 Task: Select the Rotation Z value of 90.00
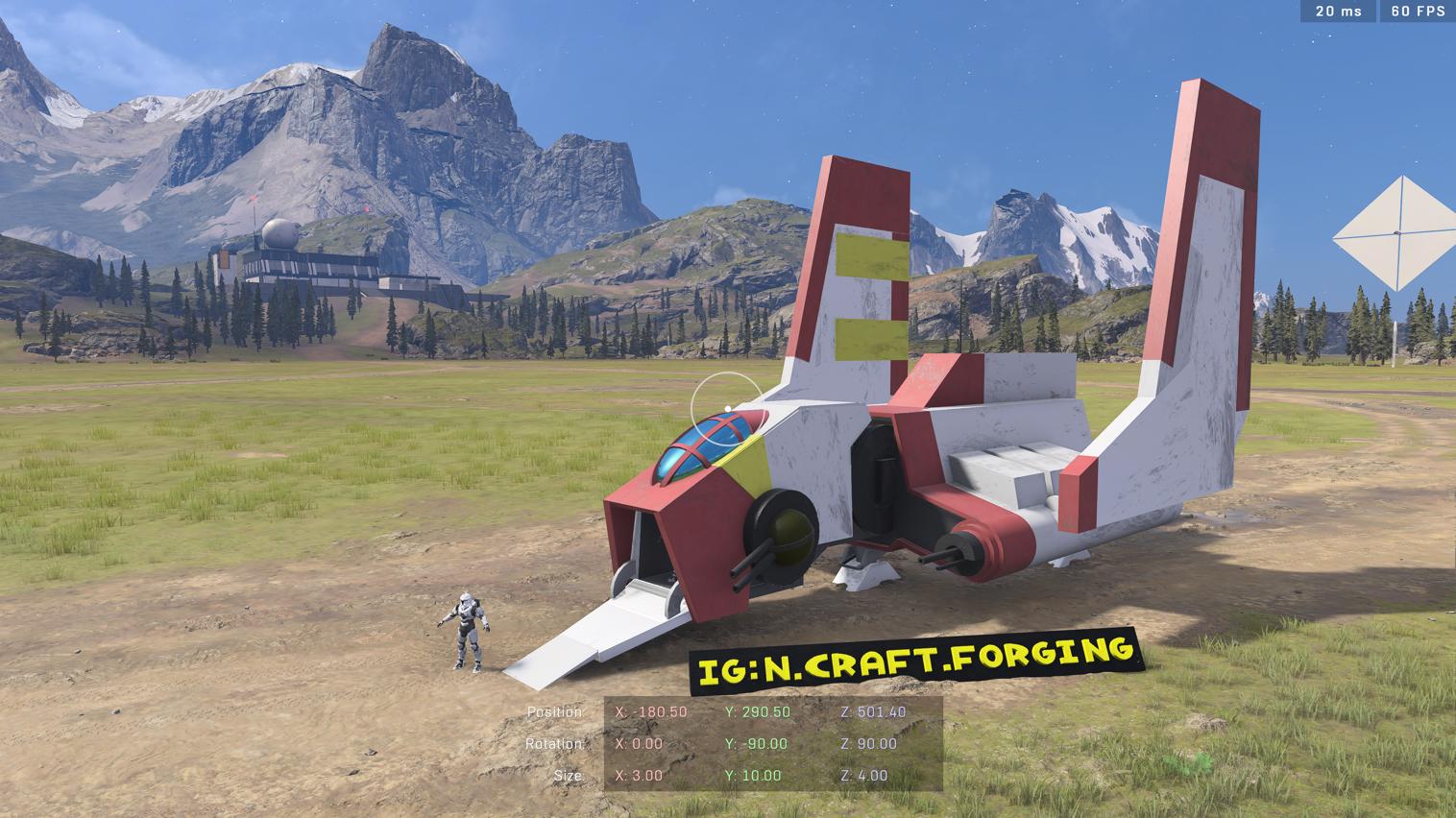click(x=869, y=743)
